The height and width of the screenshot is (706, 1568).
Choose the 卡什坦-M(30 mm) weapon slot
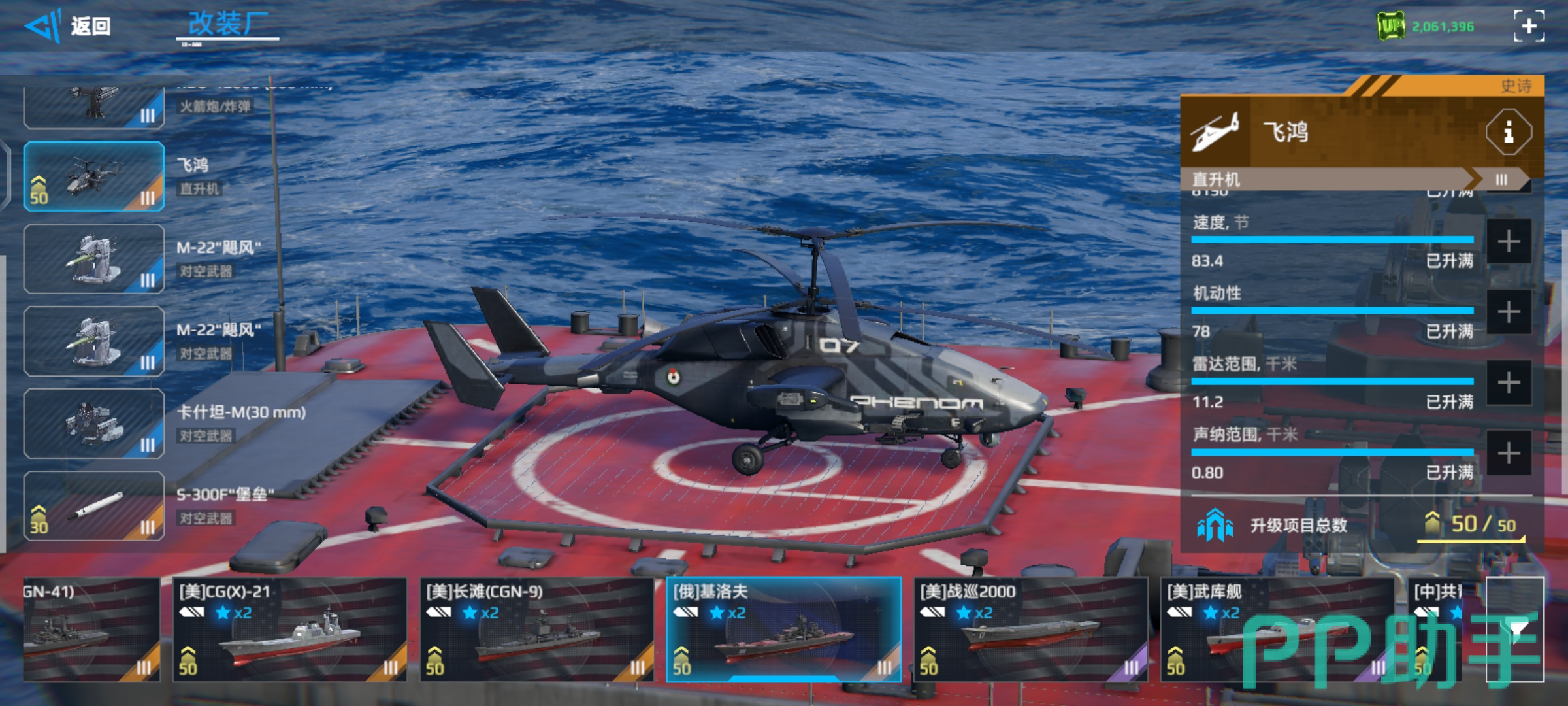pyautogui.click(x=94, y=424)
